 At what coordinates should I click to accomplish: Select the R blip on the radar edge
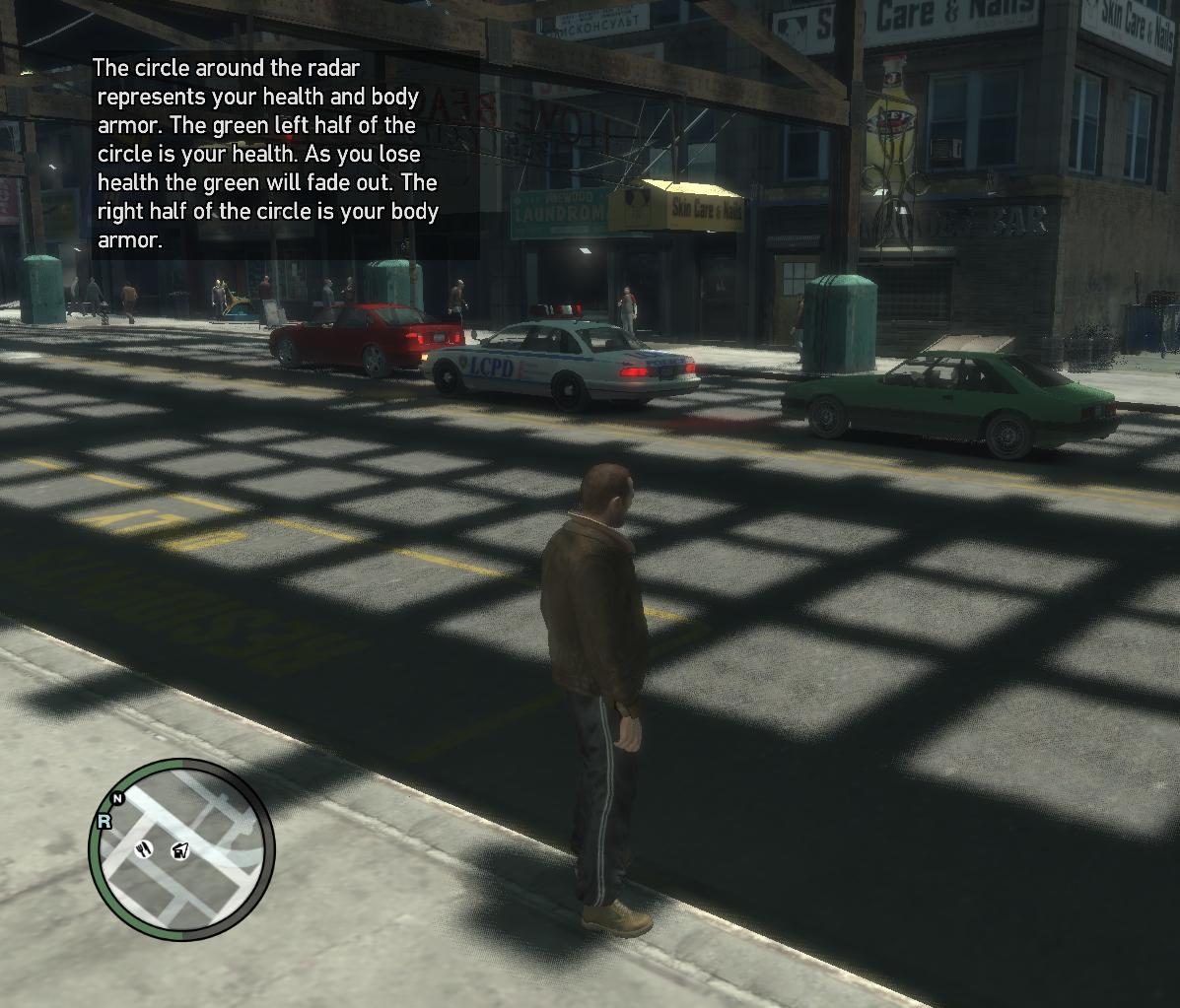104,821
